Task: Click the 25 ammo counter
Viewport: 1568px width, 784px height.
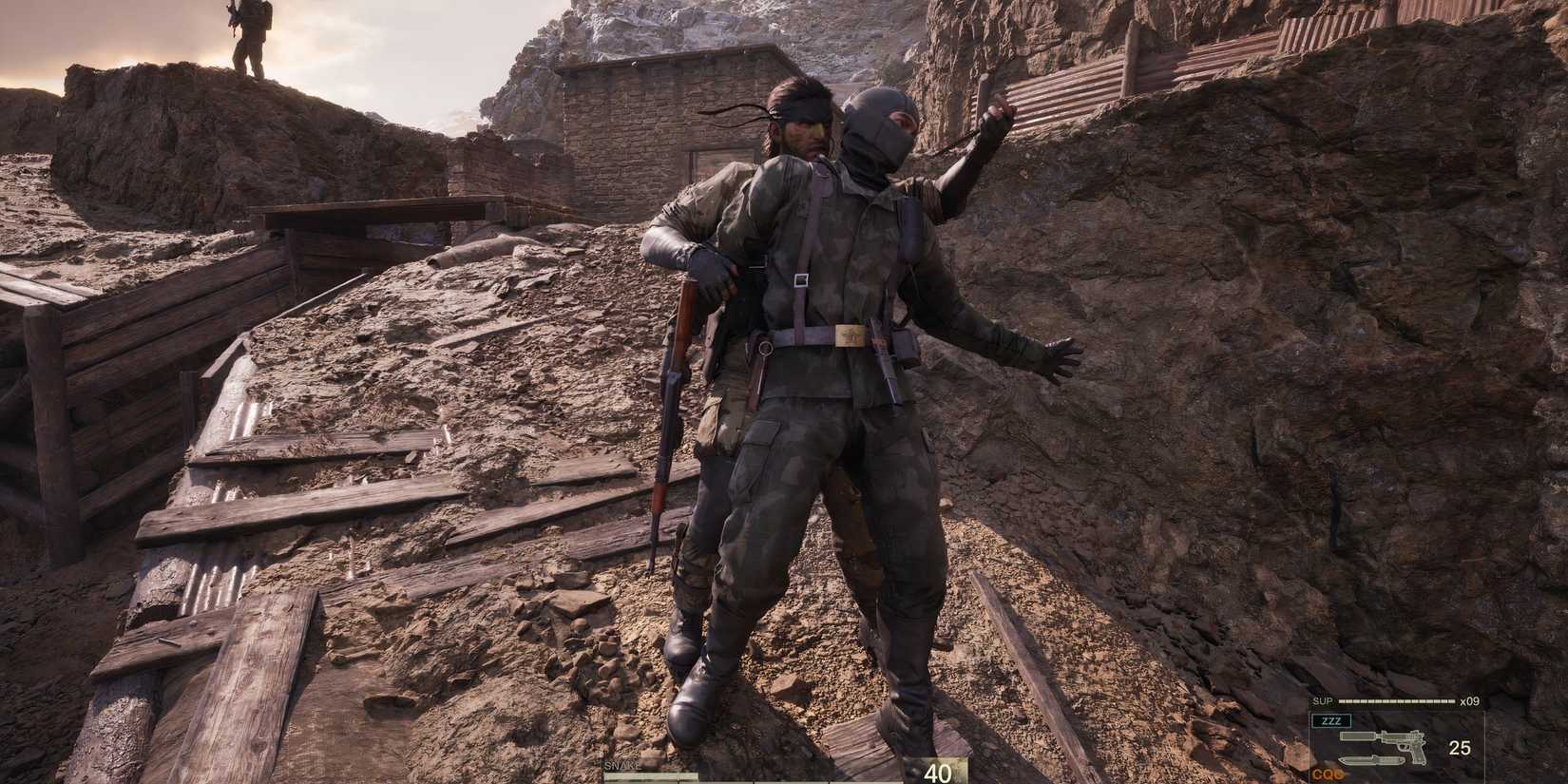Action: [1459, 747]
